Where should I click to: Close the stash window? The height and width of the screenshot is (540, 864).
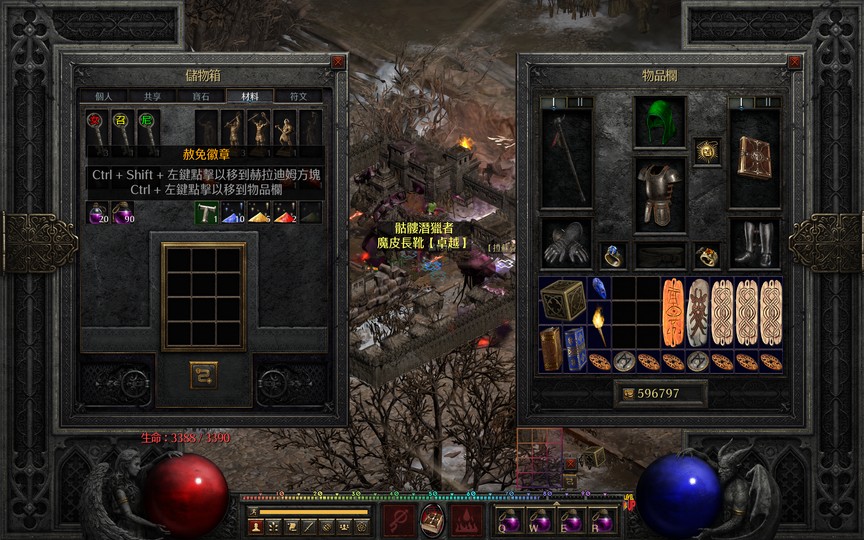[x=338, y=61]
